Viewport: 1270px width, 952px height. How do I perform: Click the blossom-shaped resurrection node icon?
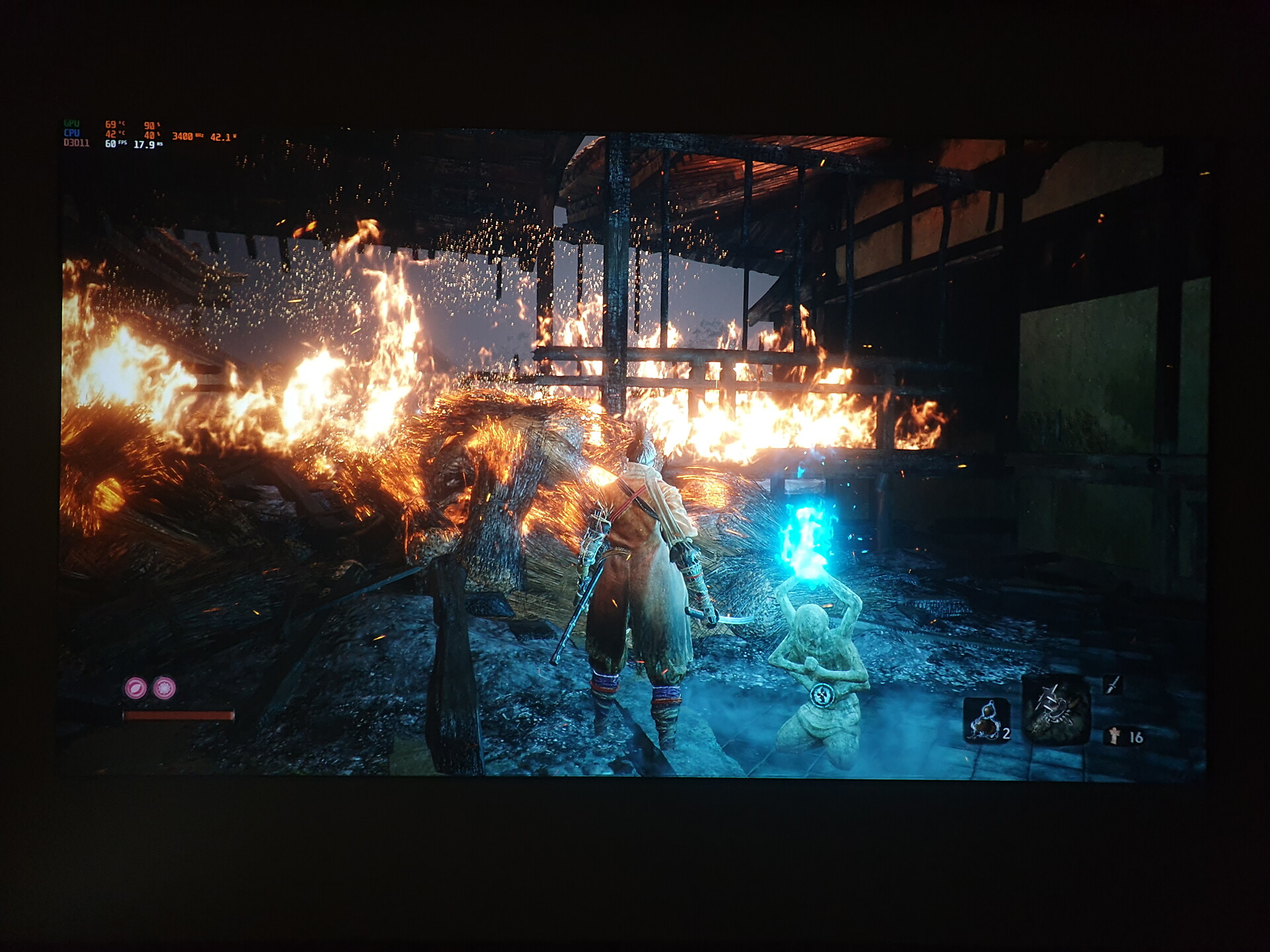[x=165, y=688]
